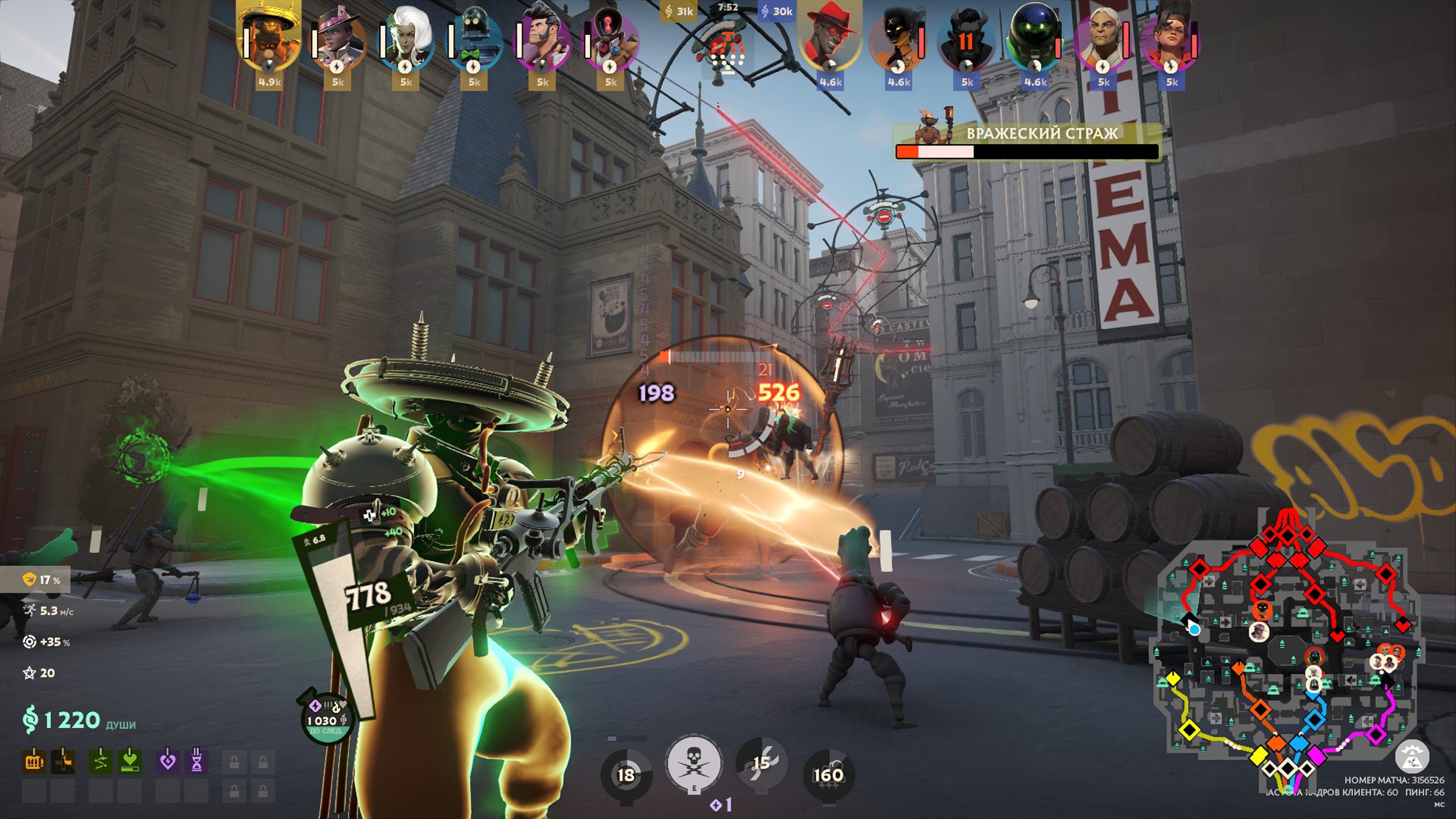Image resolution: width=1456 pixels, height=819 pixels.
Task: Click the ability with 18 second cooldown
Action: (x=626, y=774)
